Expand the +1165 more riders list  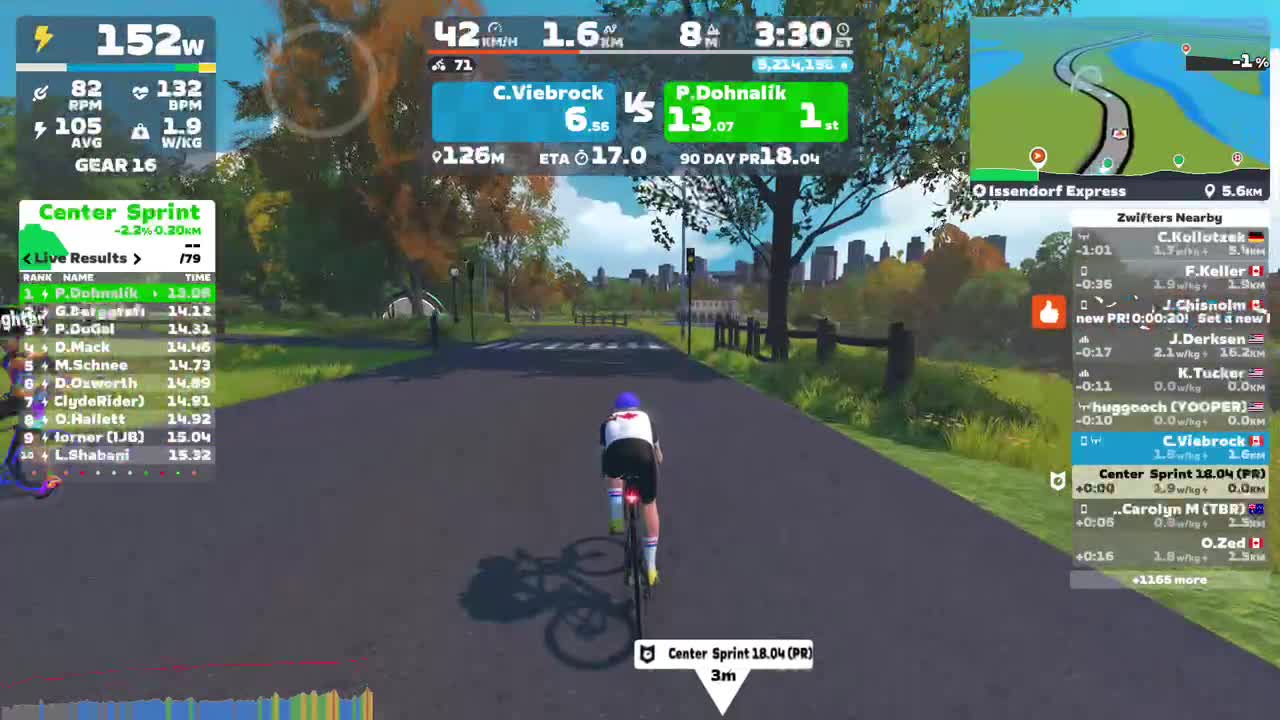[1169, 579]
